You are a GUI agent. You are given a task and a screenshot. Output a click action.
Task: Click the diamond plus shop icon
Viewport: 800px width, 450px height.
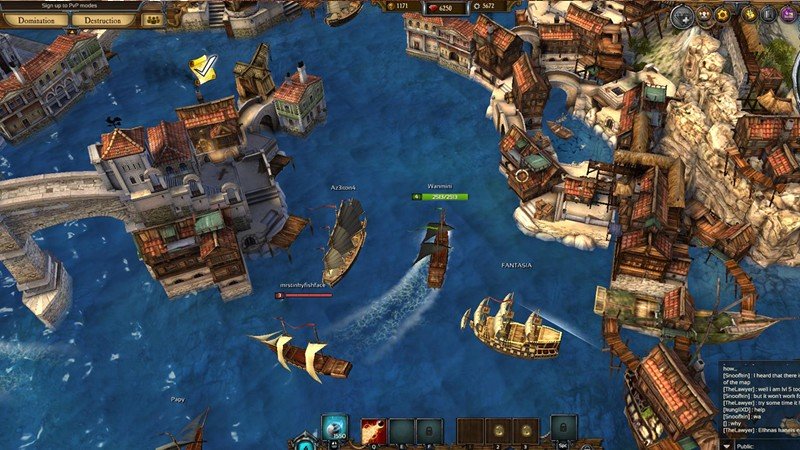point(683,15)
